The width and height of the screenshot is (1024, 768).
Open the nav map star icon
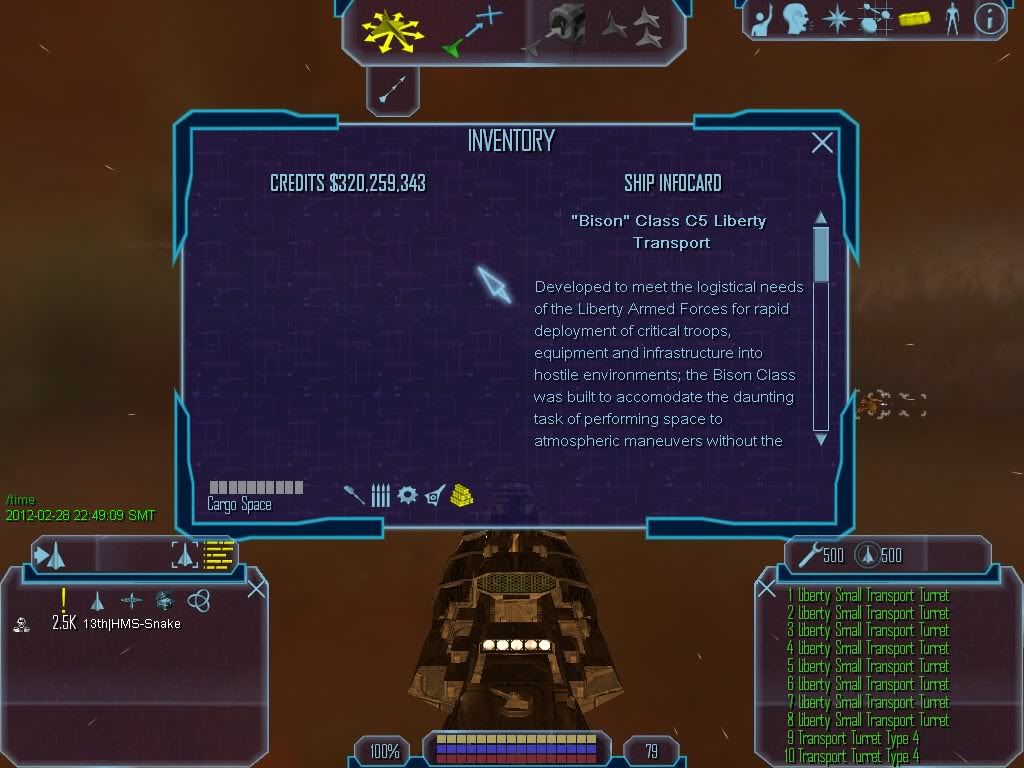(835, 18)
